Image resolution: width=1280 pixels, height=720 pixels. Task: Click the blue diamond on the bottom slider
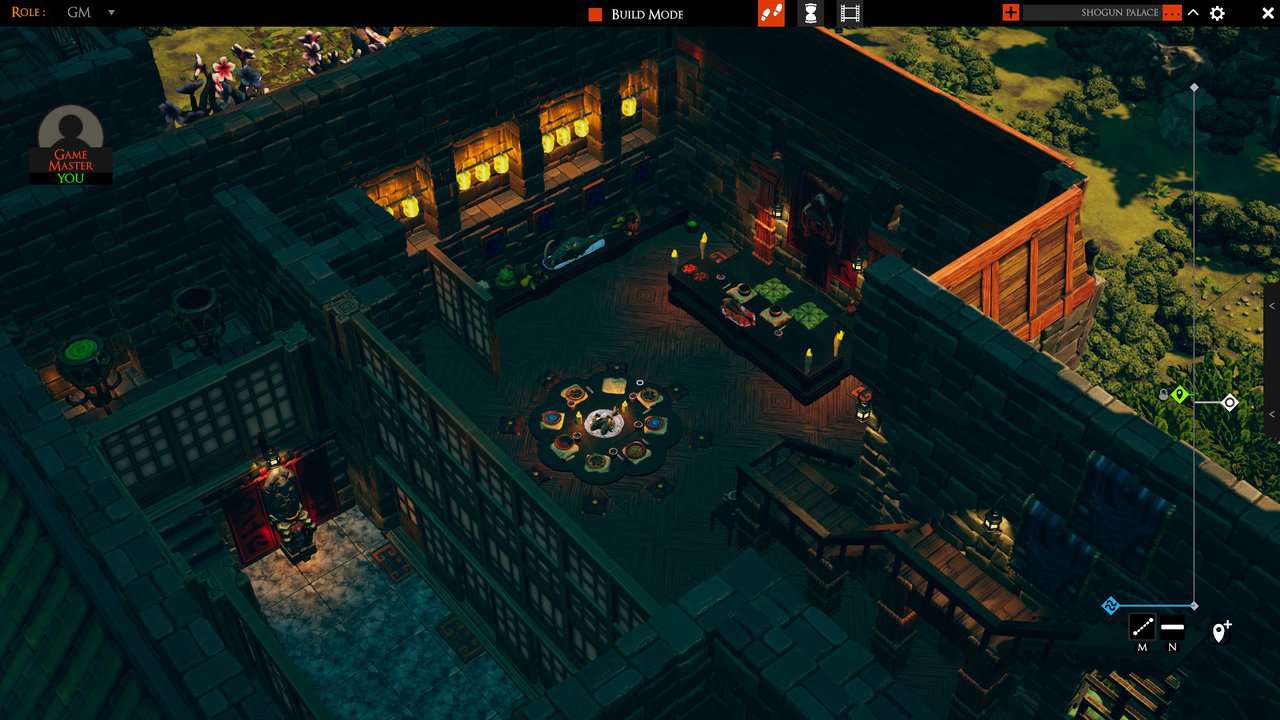point(1195,604)
